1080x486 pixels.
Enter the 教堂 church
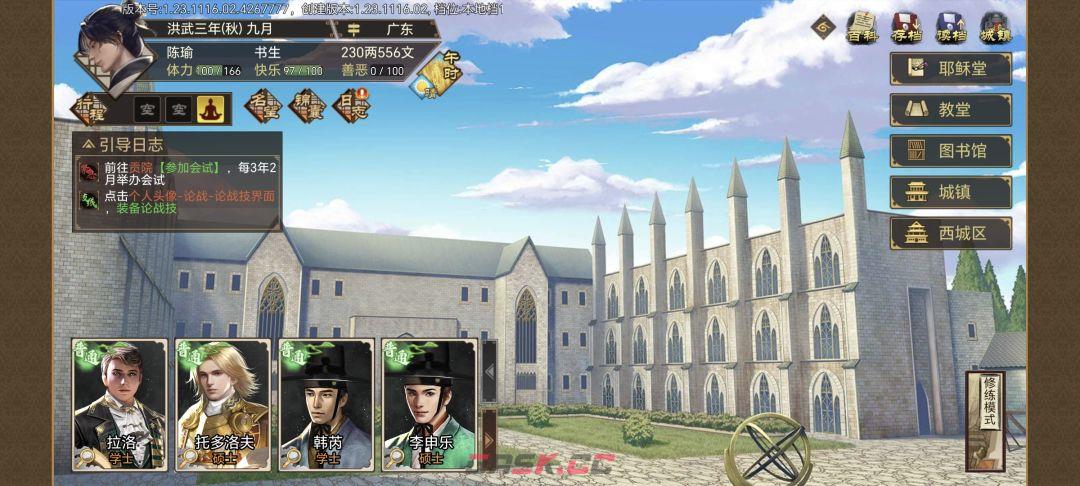[x=950, y=109]
